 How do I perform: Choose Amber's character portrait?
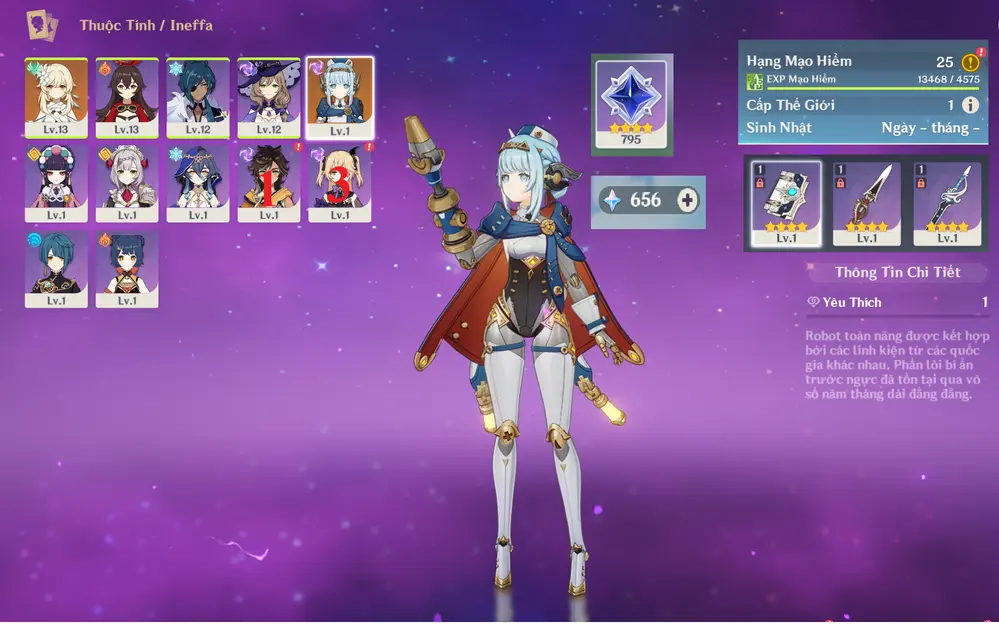click(x=127, y=97)
